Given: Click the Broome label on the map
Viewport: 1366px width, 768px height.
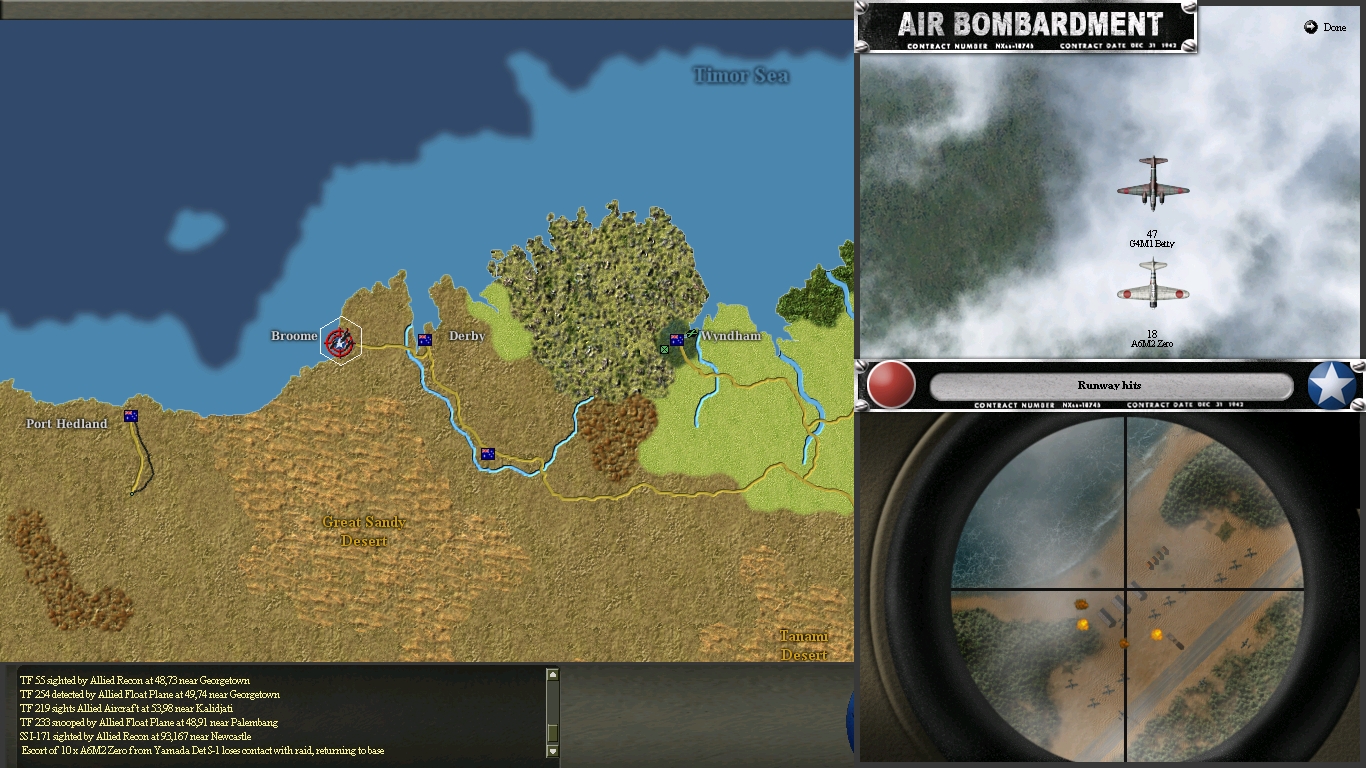Looking at the screenshot, I should click(293, 336).
